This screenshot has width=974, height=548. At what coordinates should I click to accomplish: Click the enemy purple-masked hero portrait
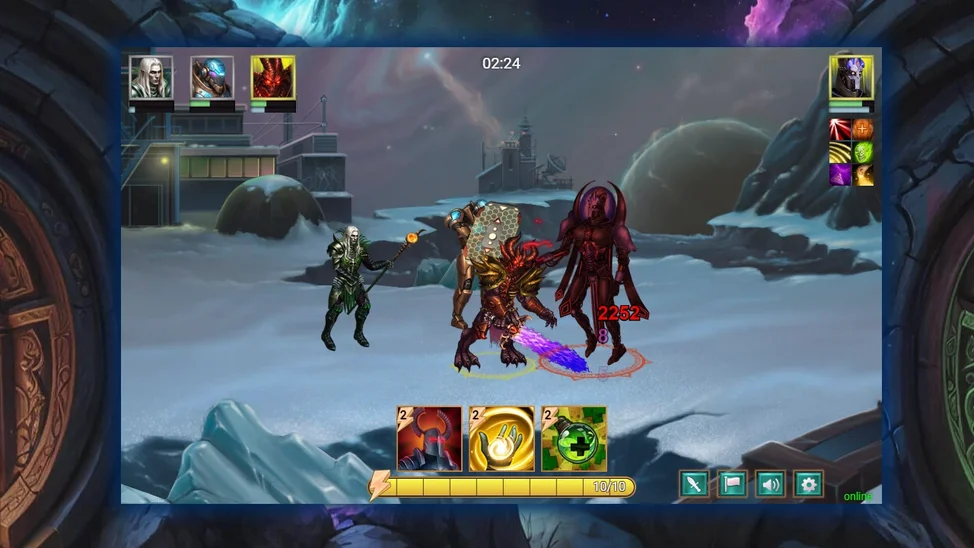851,77
